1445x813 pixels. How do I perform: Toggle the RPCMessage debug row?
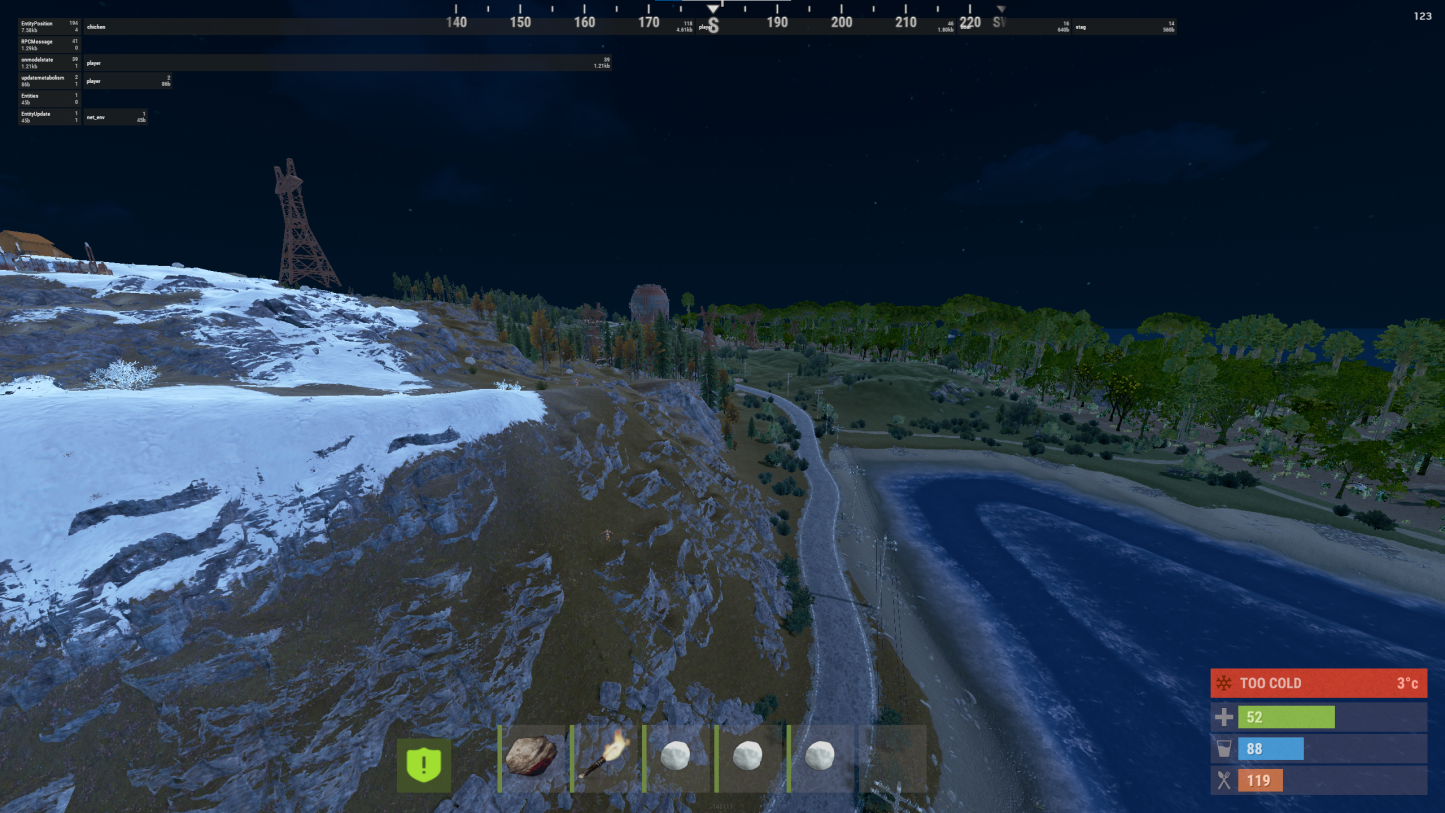tap(40, 43)
